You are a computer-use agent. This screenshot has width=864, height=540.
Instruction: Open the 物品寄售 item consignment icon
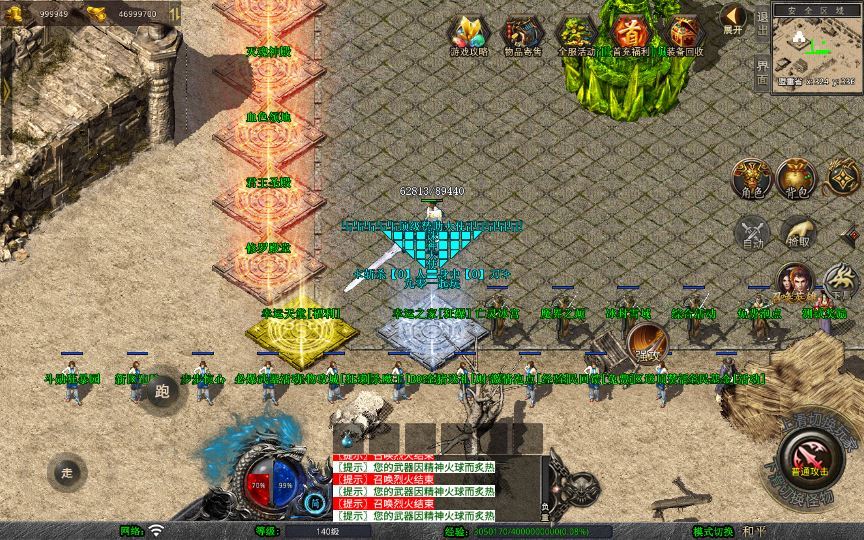tap(522, 34)
